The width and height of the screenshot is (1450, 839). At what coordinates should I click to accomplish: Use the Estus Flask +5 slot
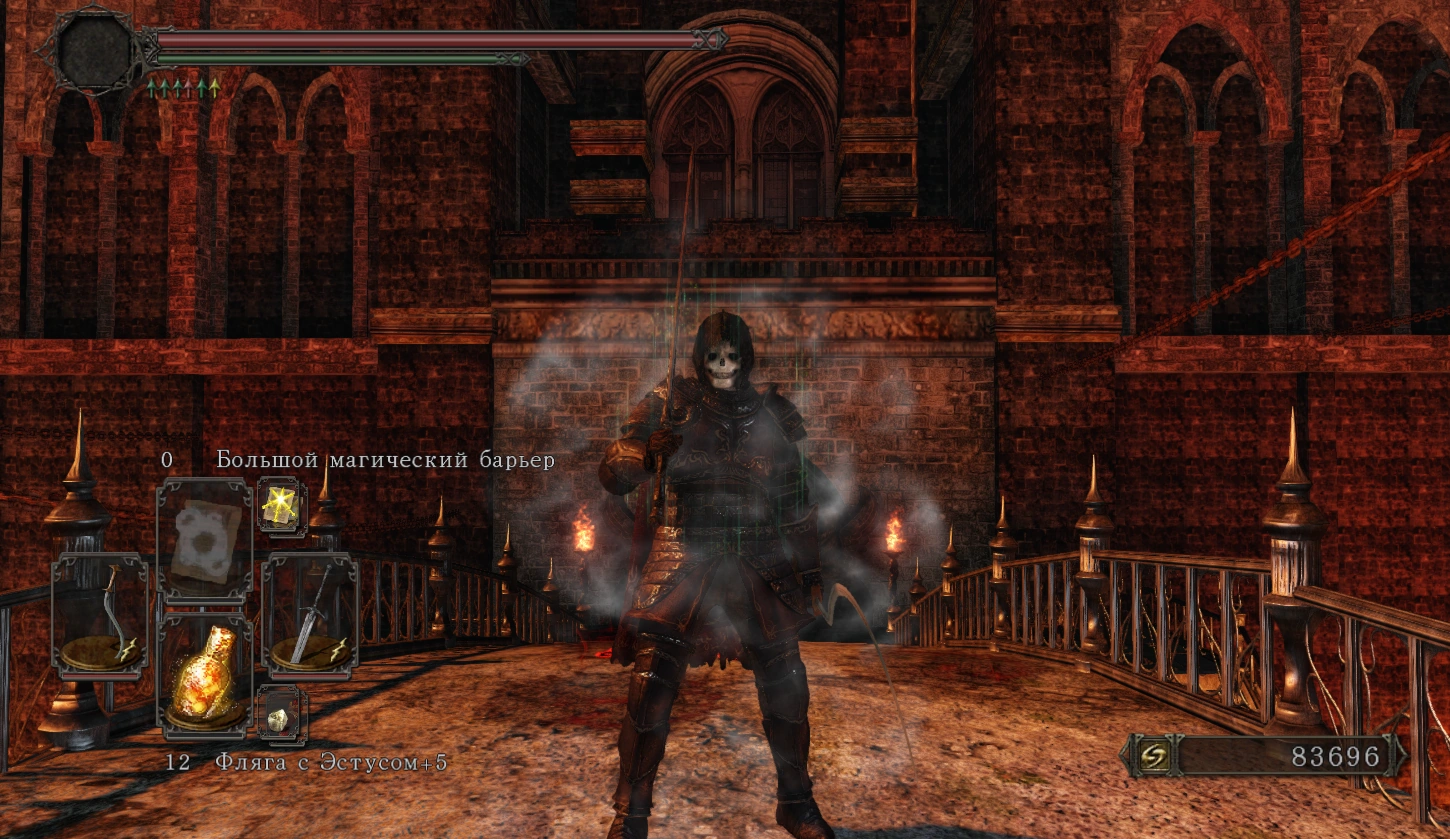click(x=204, y=674)
